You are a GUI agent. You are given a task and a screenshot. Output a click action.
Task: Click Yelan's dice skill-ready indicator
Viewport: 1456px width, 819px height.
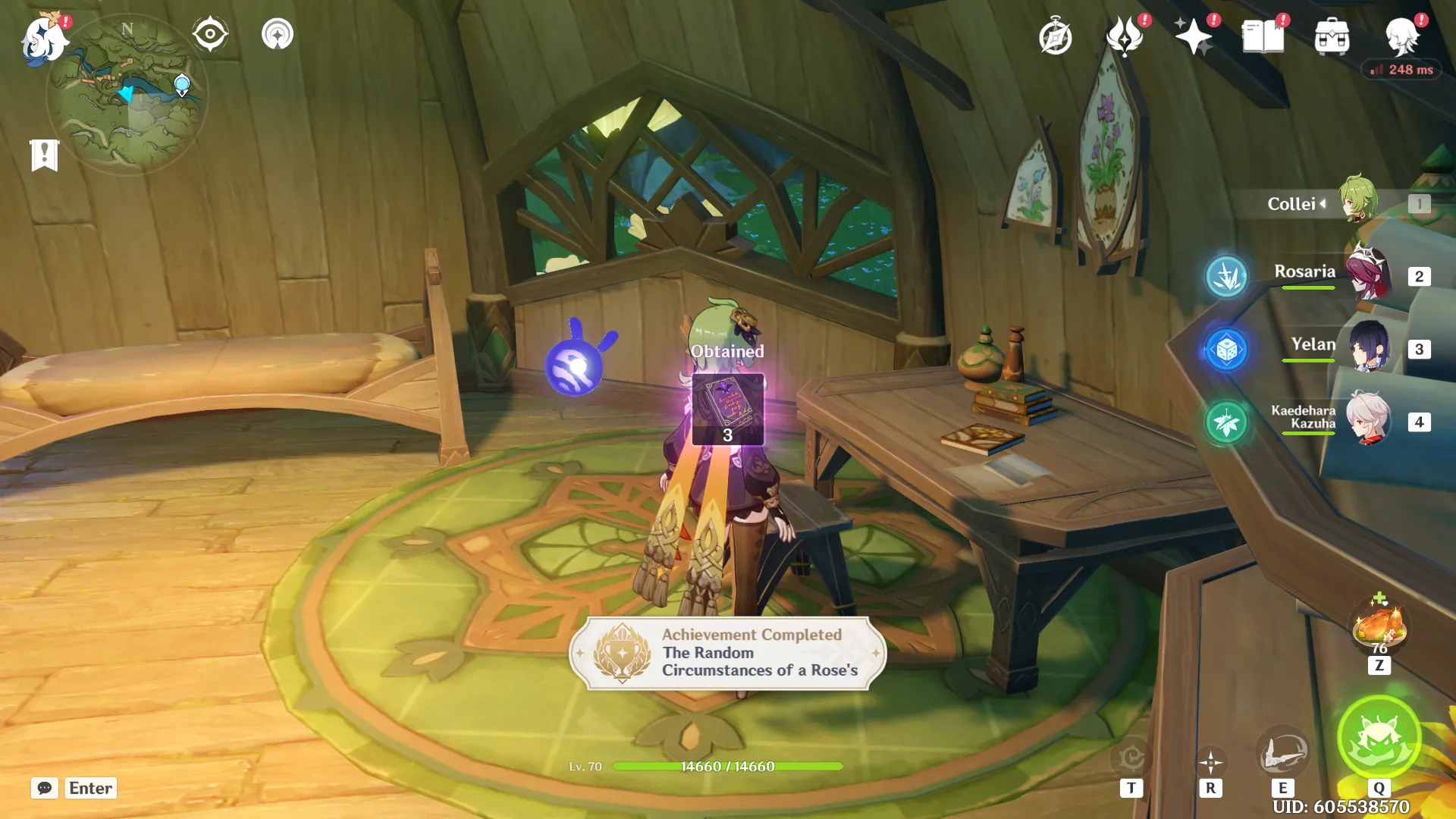1227,349
